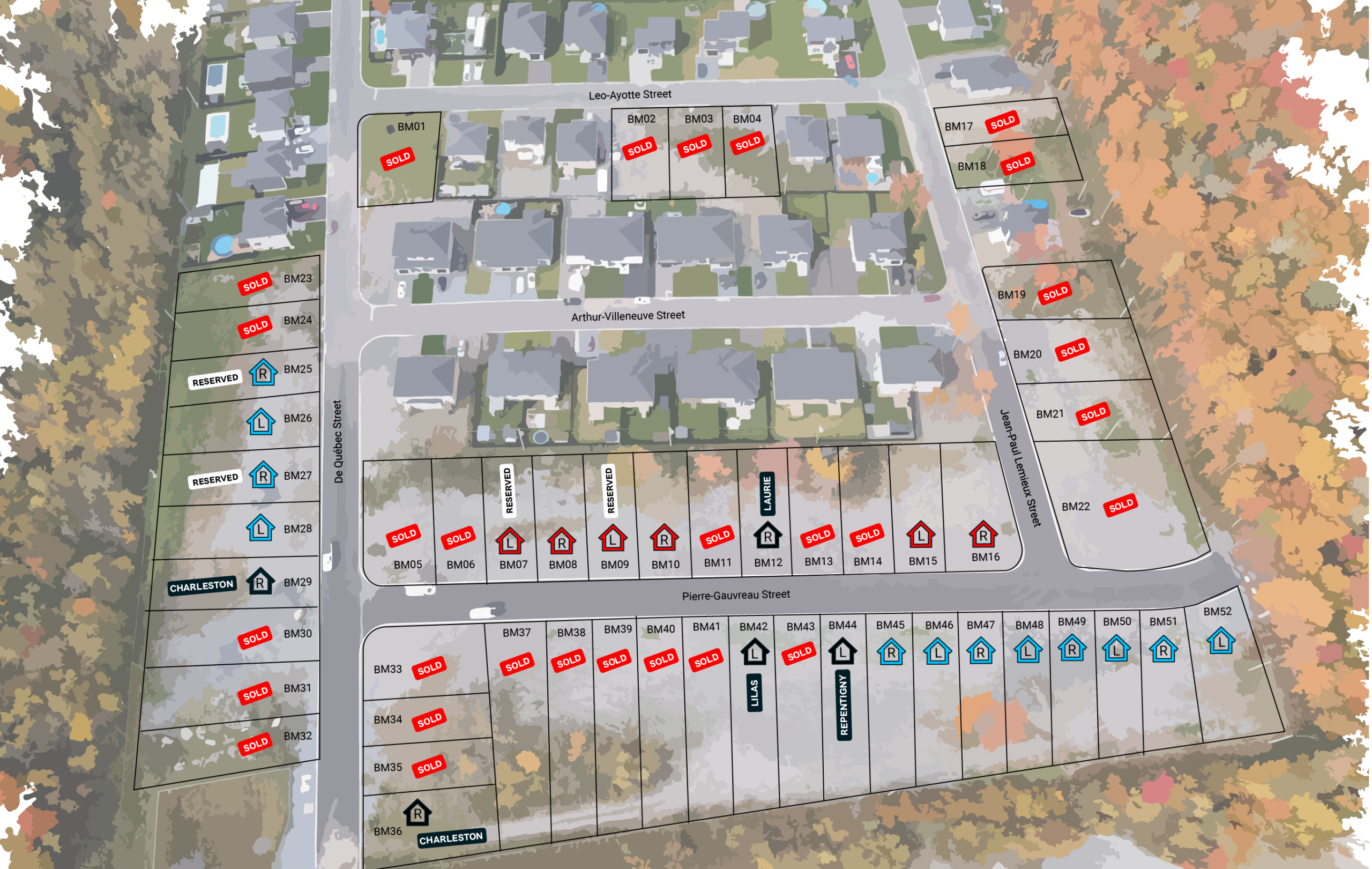The height and width of the screenshot is (869, 1372).
Task: Click the reserved house marker on lot BM27
Action: point(263,476)
